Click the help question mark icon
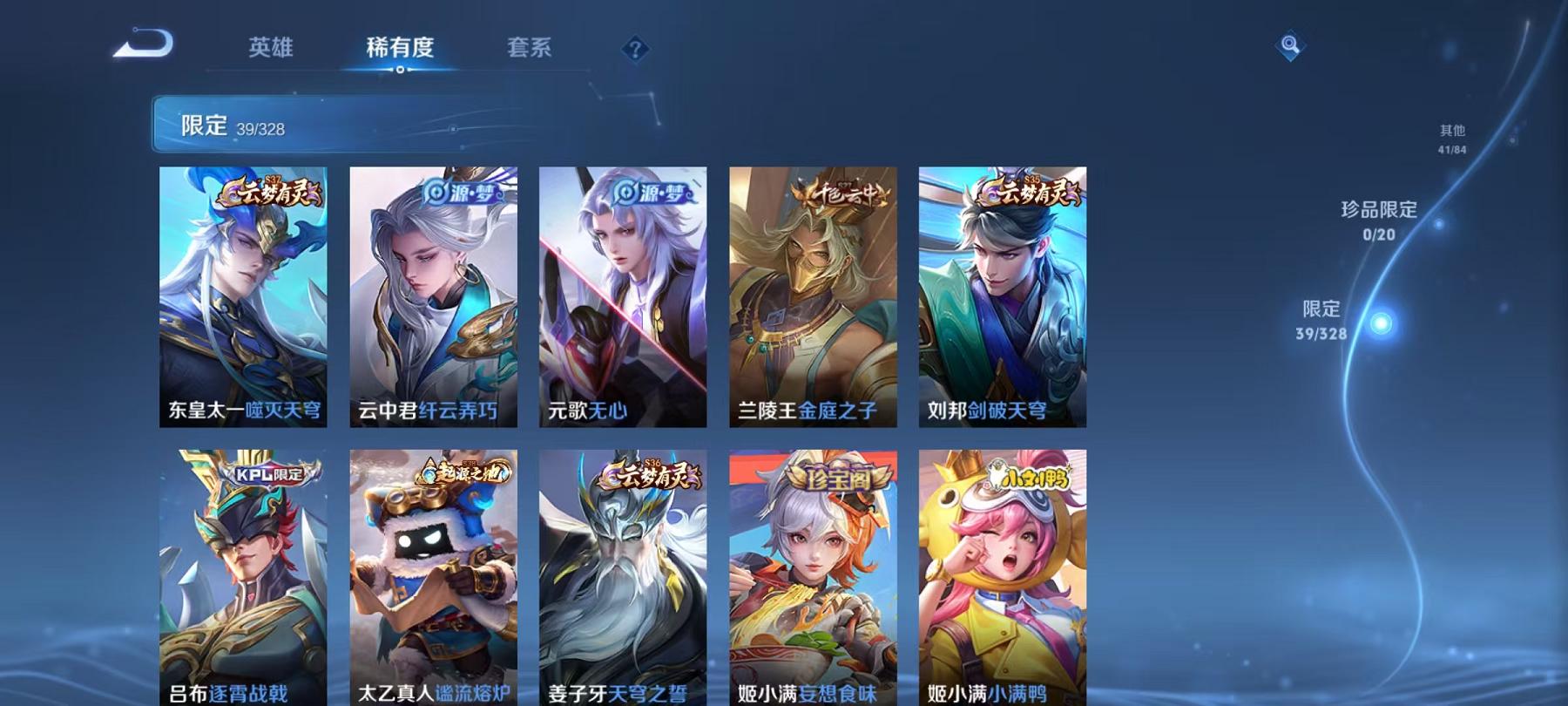 [636, 48]
